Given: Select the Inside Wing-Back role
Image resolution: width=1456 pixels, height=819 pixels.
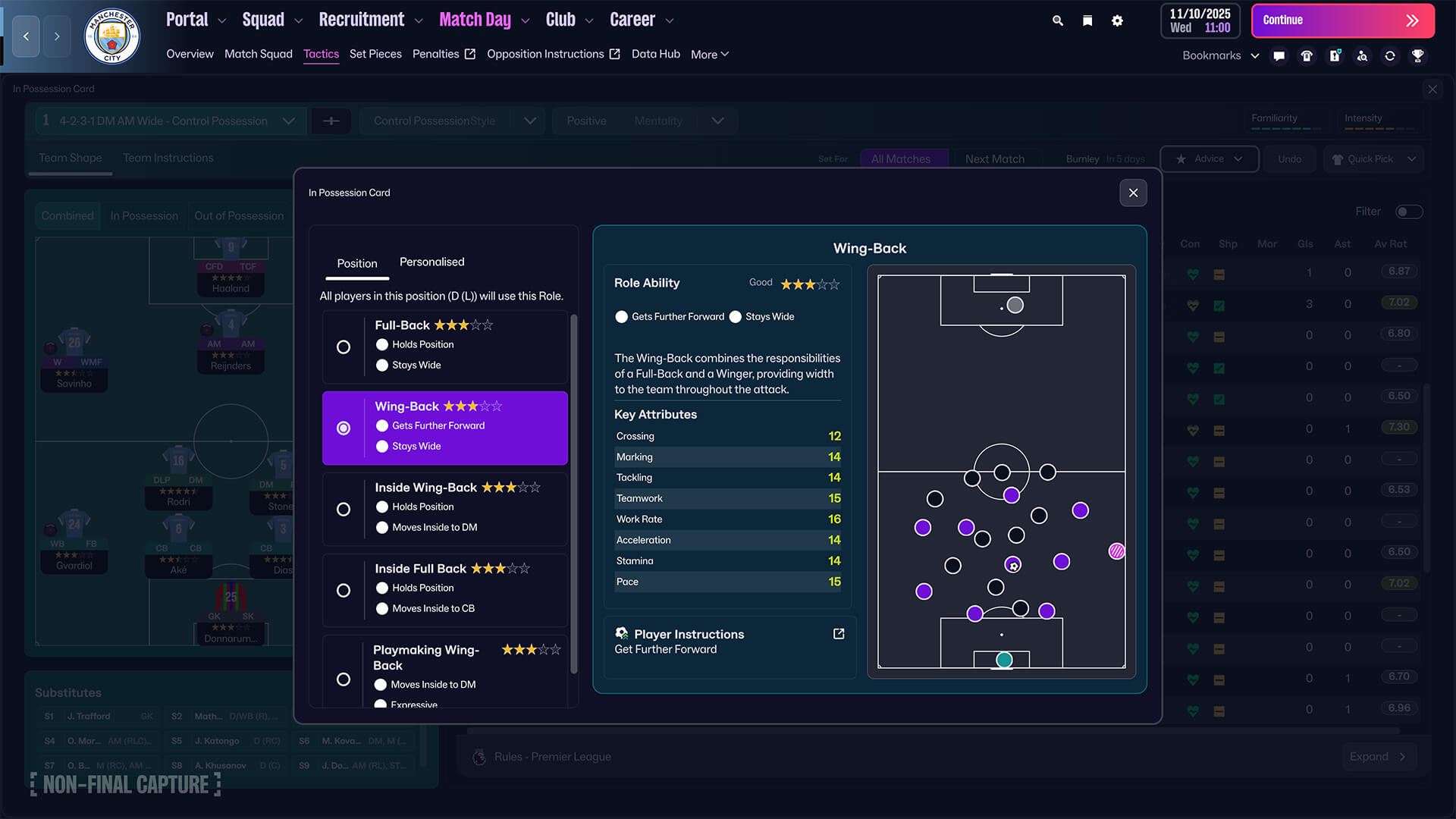Looking at the screenshot, I should click(344, 509).
